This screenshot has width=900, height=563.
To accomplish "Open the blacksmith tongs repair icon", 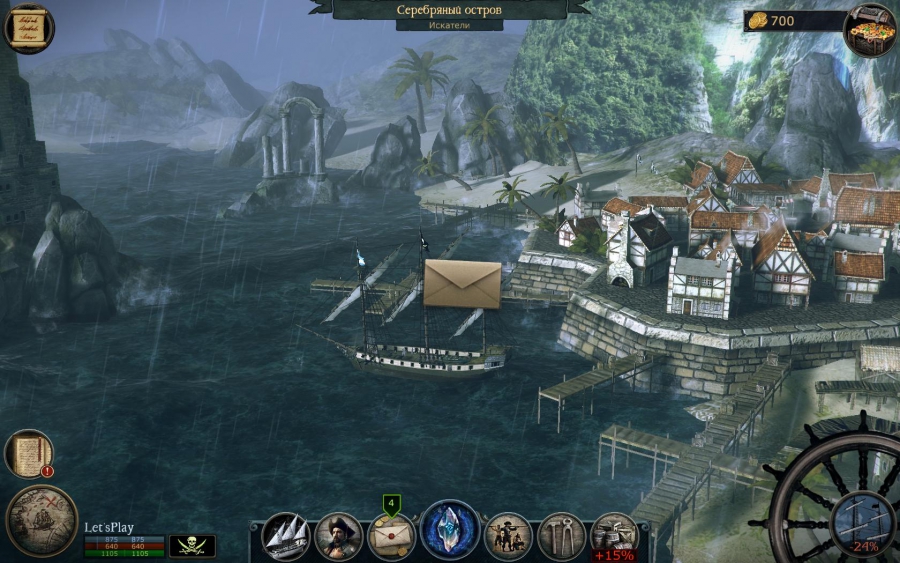I will (x=561, y=537).
